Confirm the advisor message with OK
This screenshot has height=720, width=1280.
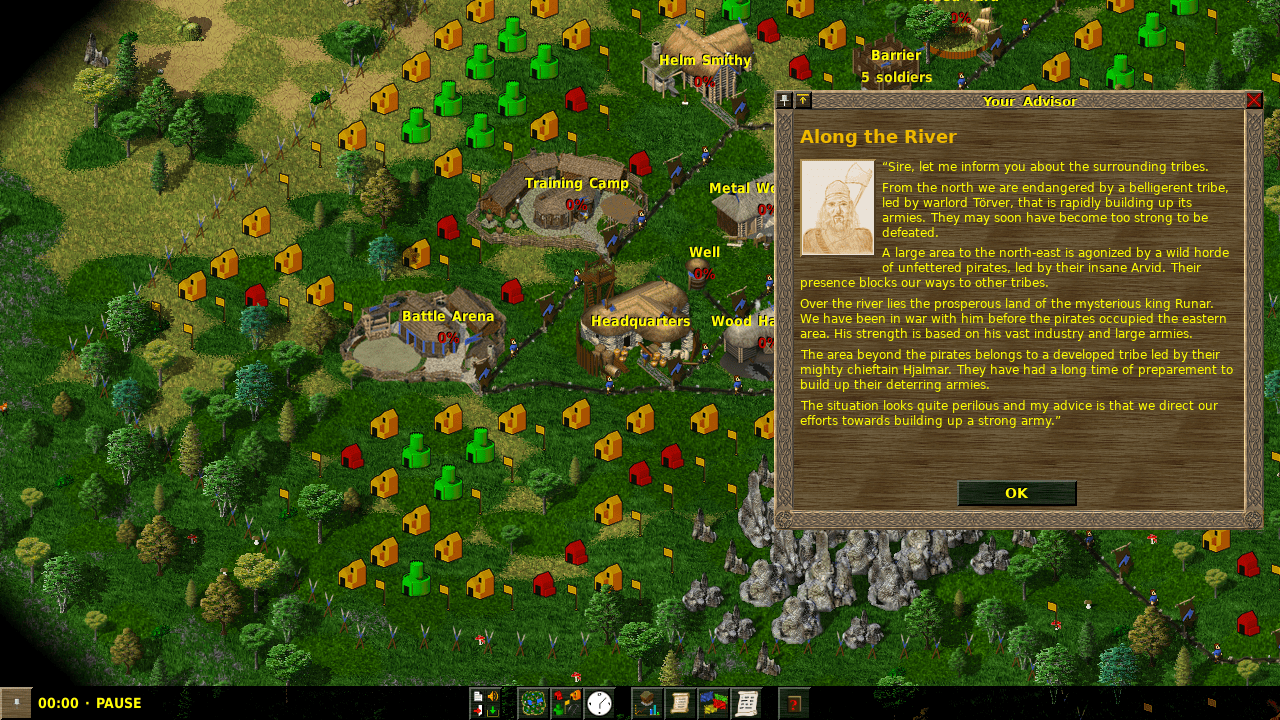(x=1016, y=493)
